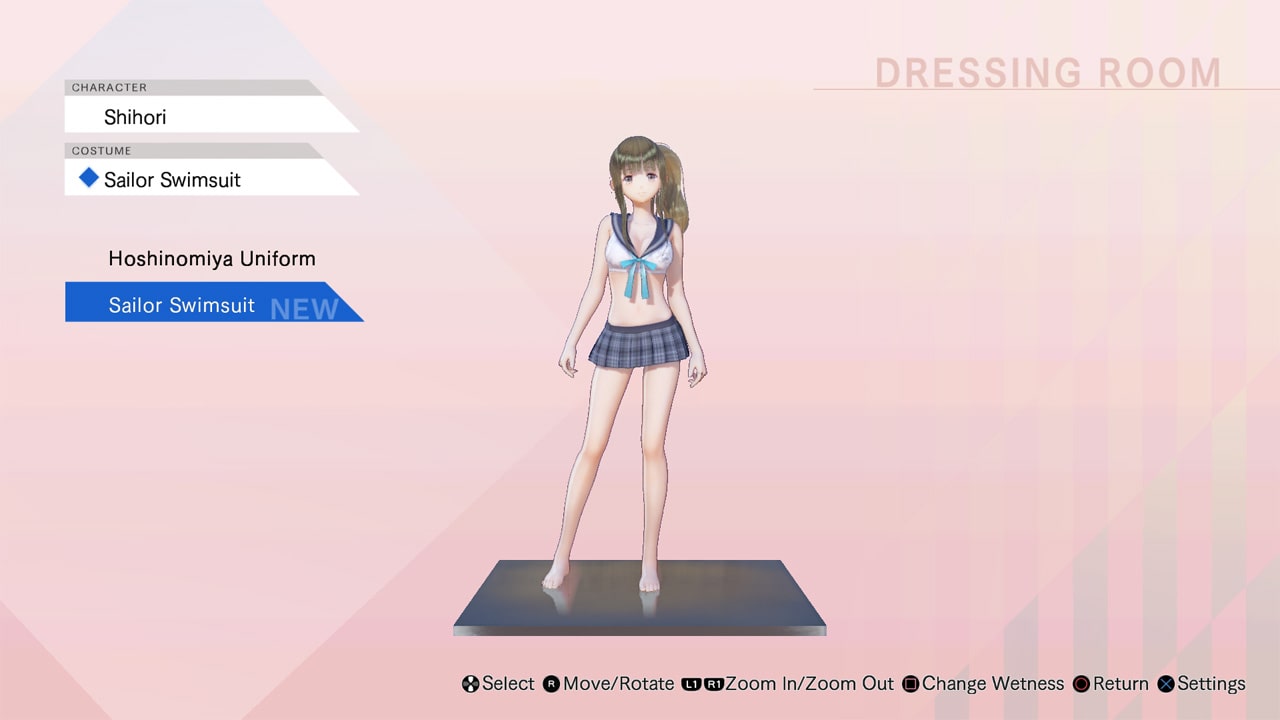Toggle the NEW badge on Sailor Swimsuit
This screenshot has width=1280, height=720.
pos(302,308)
